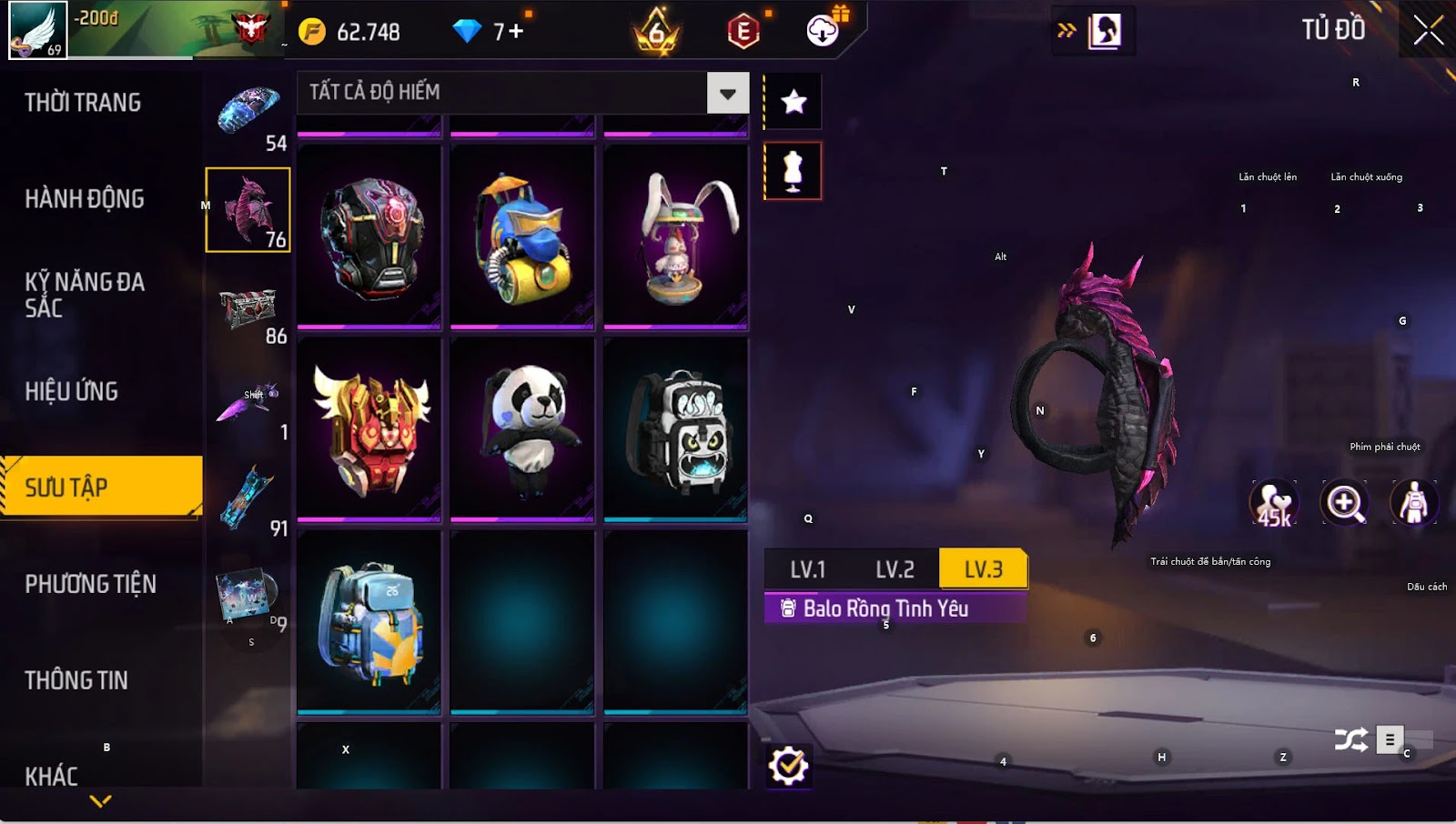
Task: Close the Tủ Đồ wardrobe screen
Action: click(1428, 31)
